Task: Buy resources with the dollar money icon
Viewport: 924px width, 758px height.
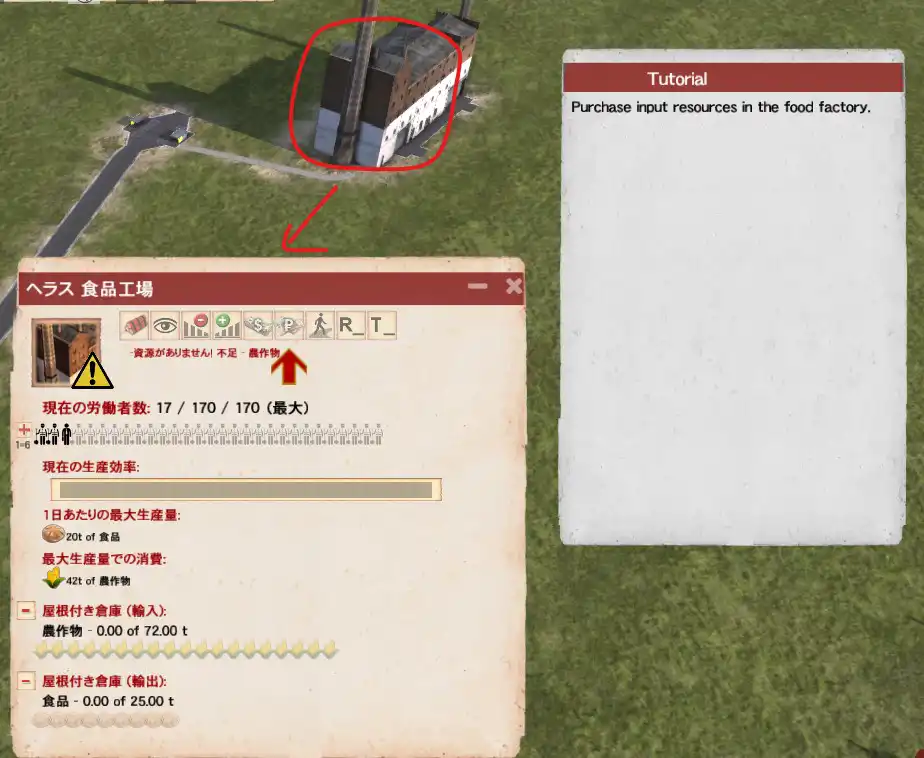Action: (x=258, y=325)
